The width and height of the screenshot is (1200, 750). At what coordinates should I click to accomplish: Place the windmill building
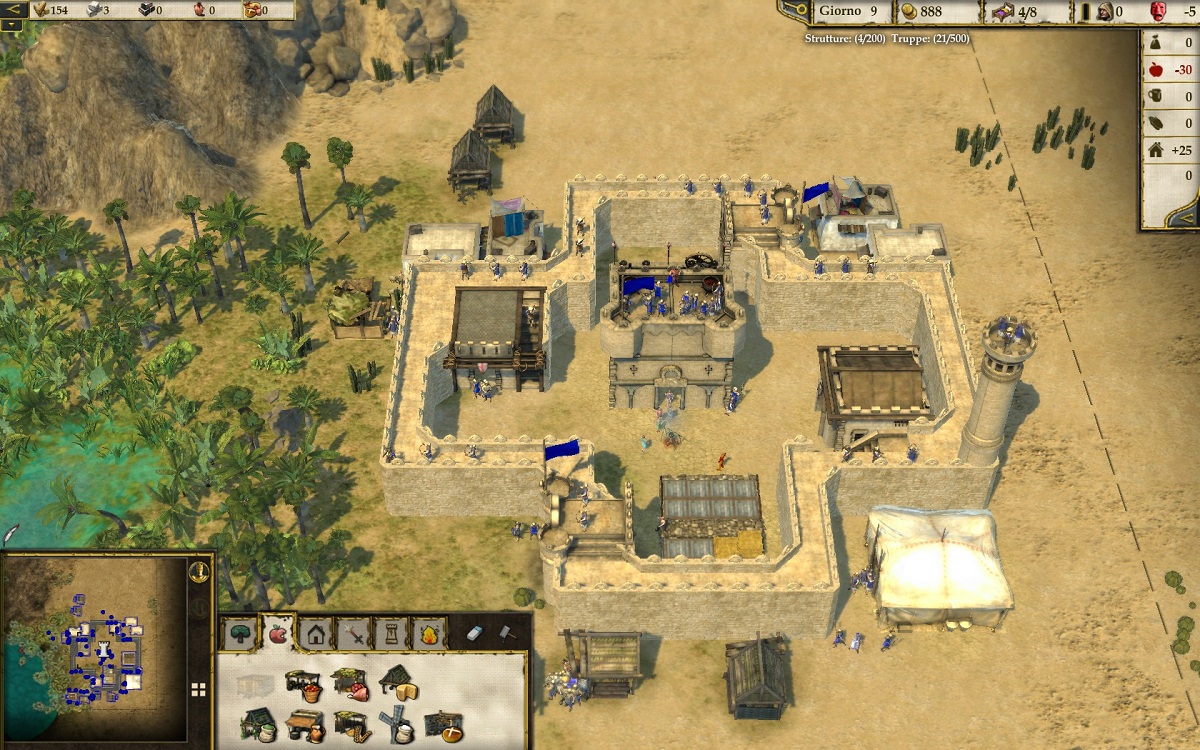point(398,724)
